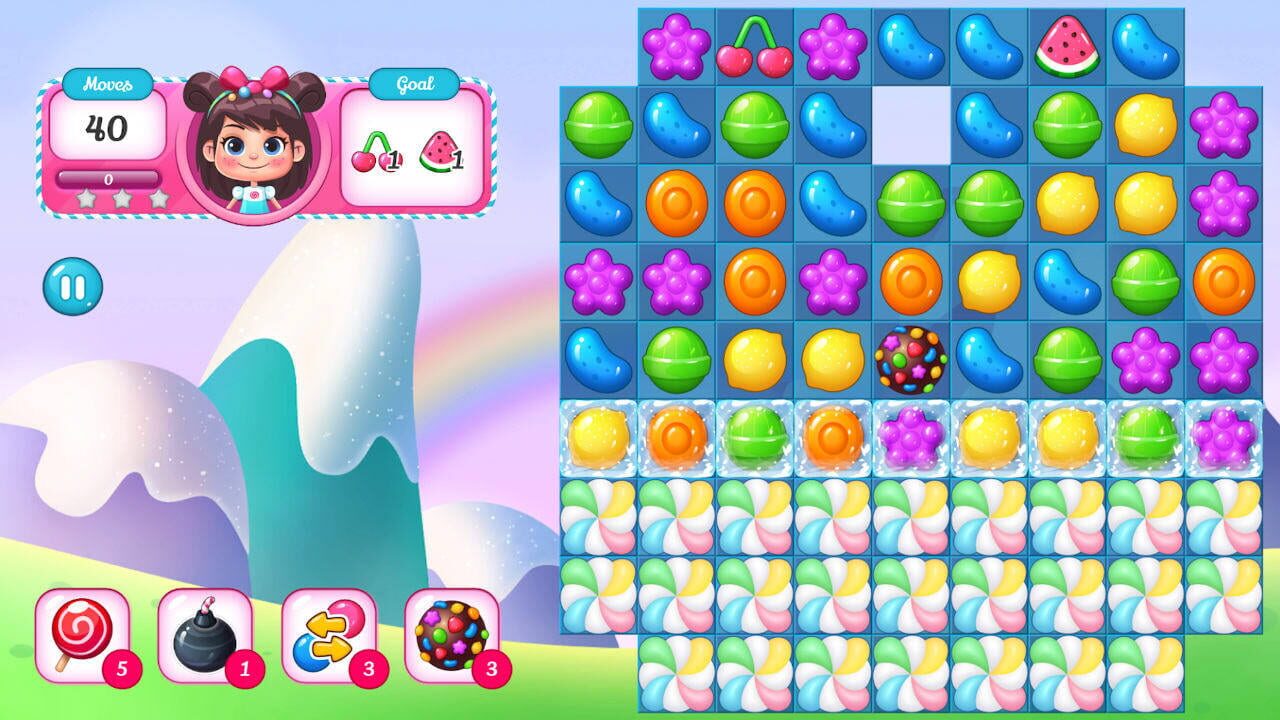The image size is (1280, 720).
Task: Open the Moves counter showing 40
Action: (108, 125)
